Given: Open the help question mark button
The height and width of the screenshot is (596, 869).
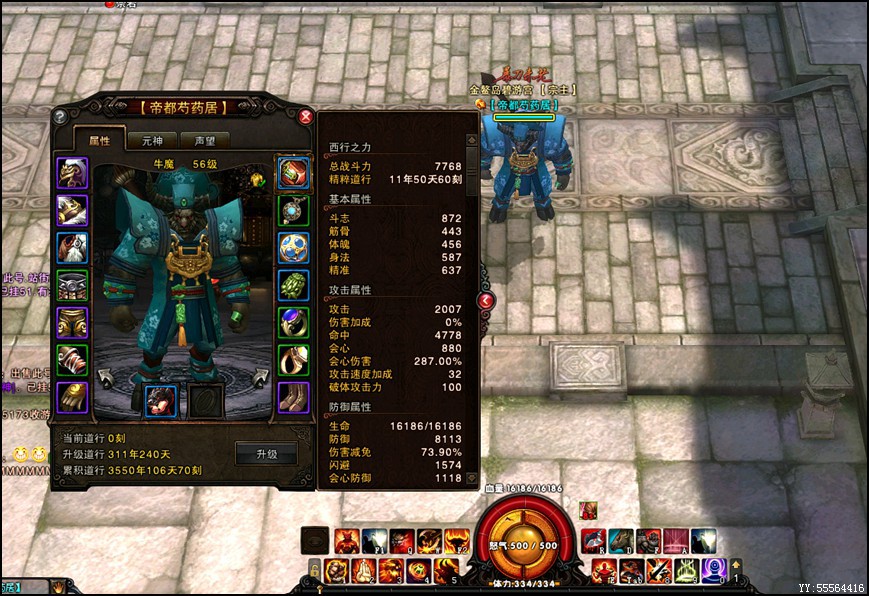Looking at the screenshot, I should 60,116.
